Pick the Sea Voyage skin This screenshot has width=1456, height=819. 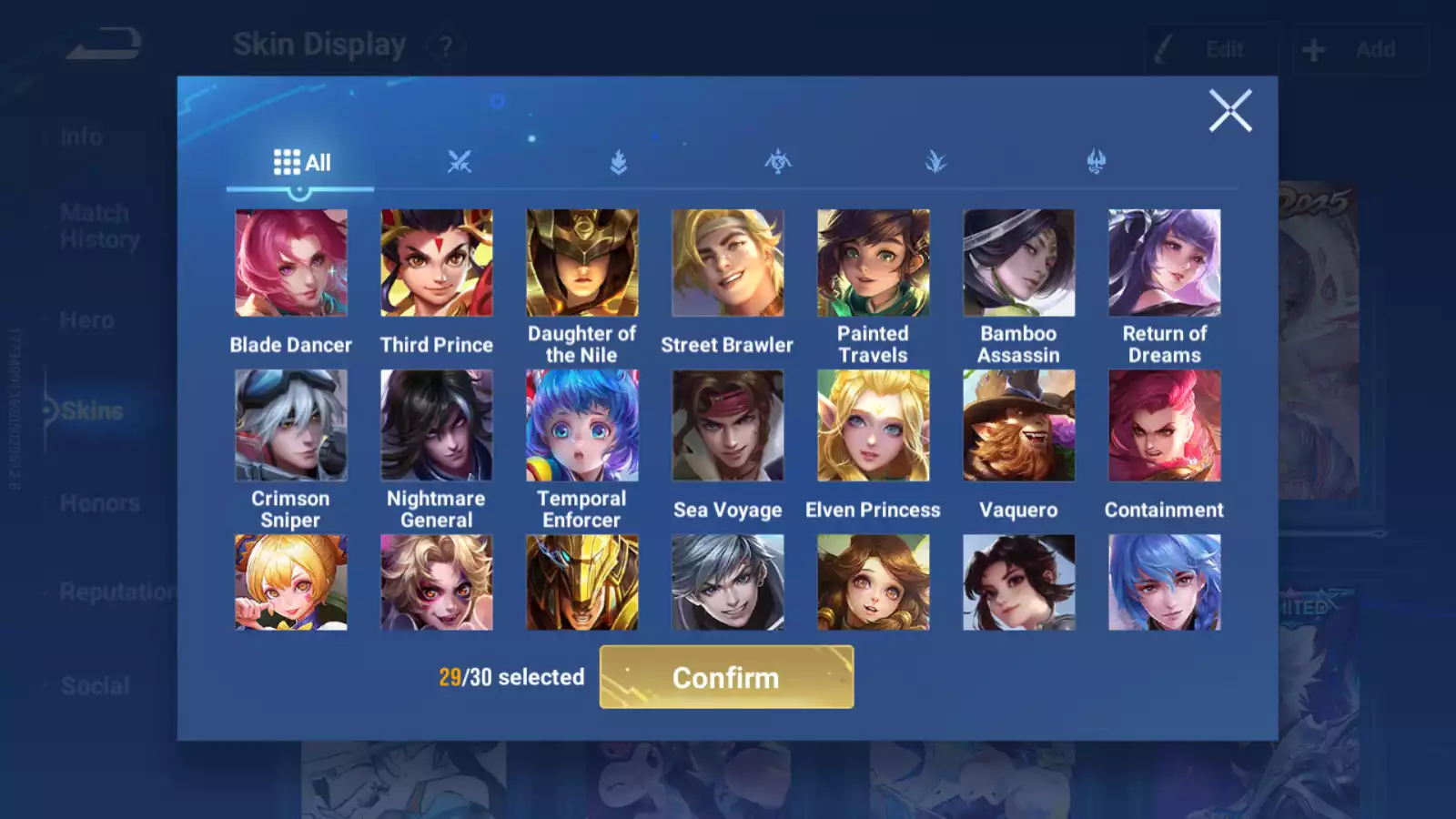727,425
